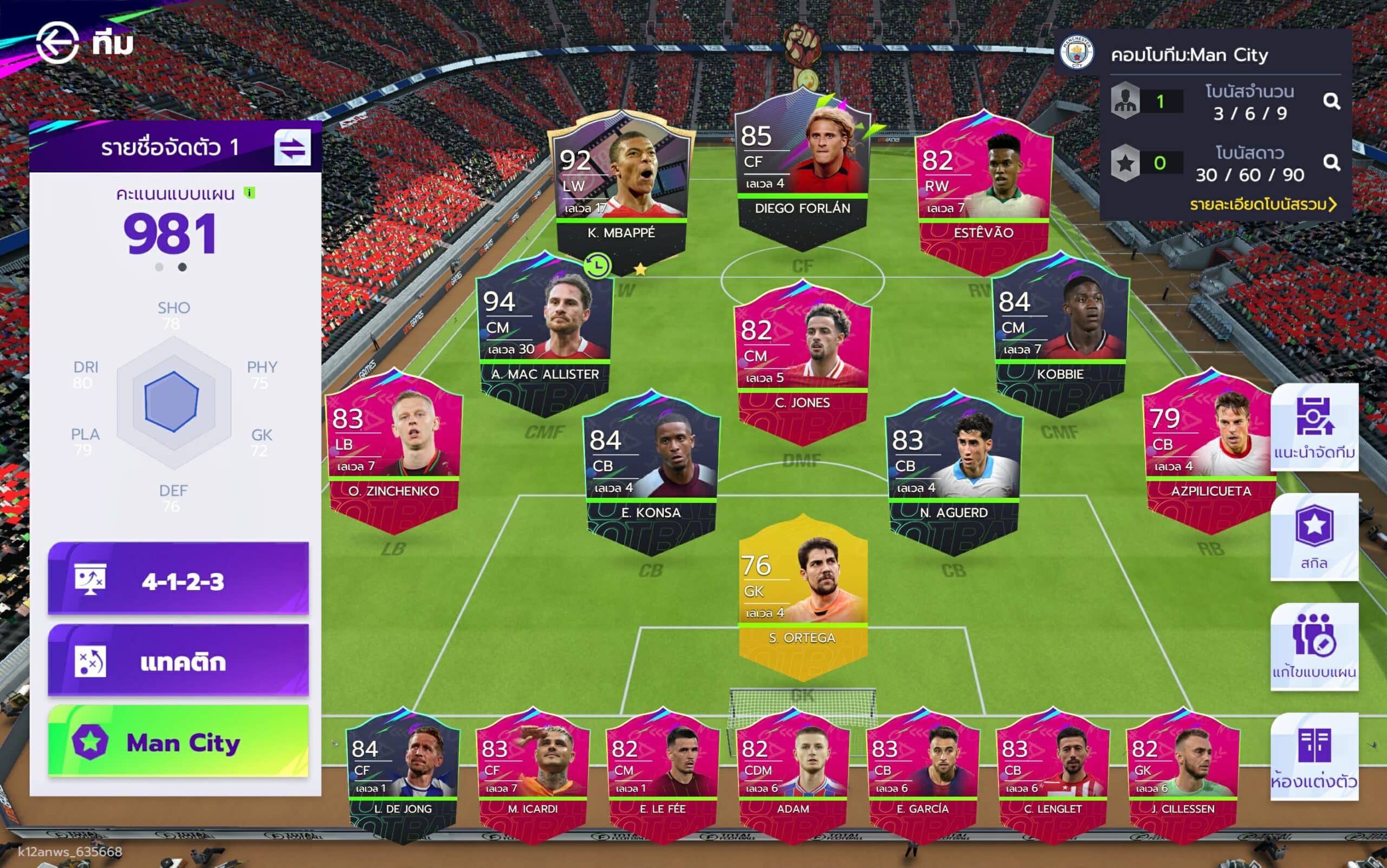Open the tactics (แทคติก) menu
Screen dimensions: 1387x868
pyautogui.click(x=178, y=661)
